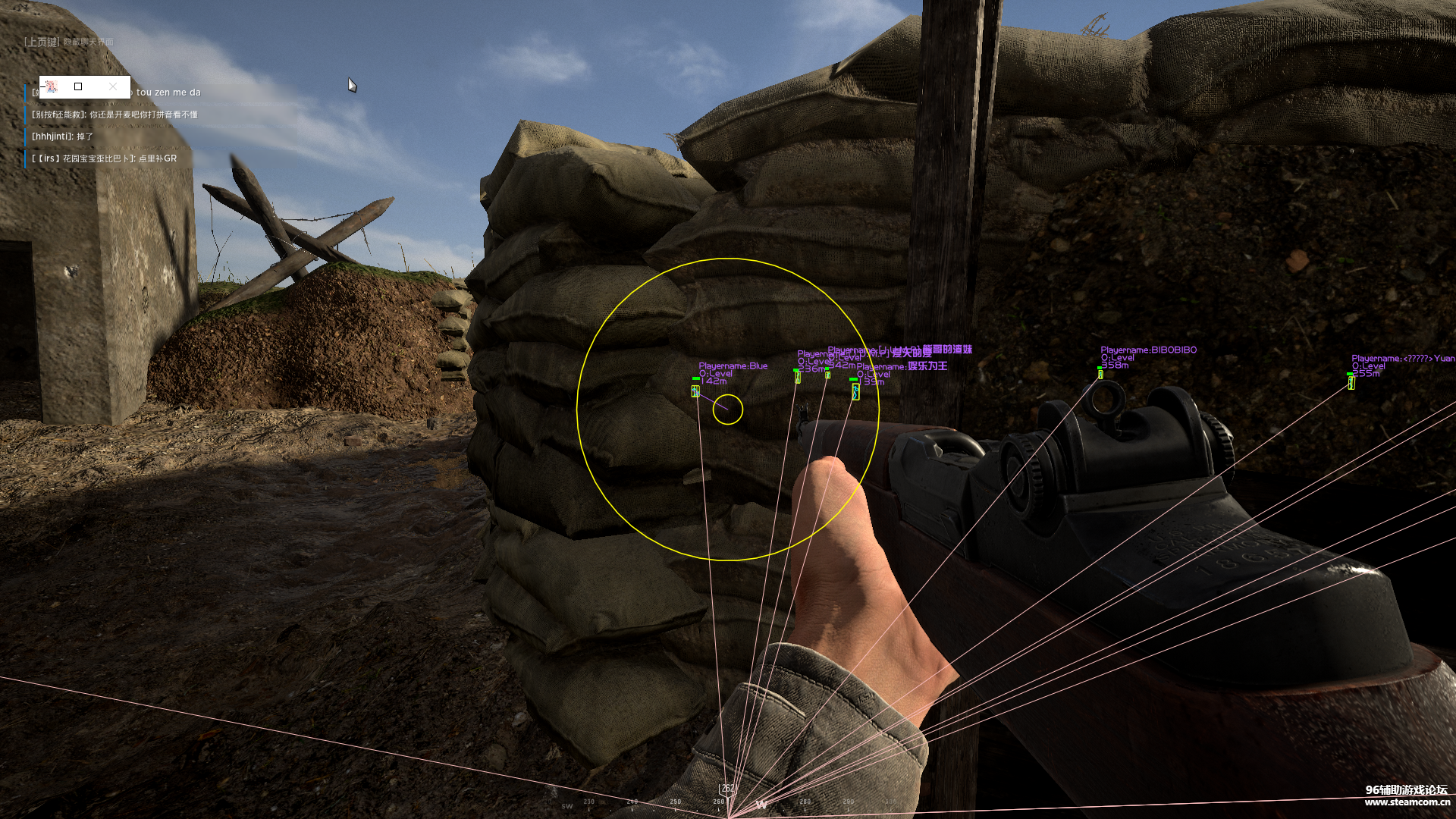This screenshot has height=819, width=1456.
Task: Maximize the small floating overlay window
Action: [78, 86]
